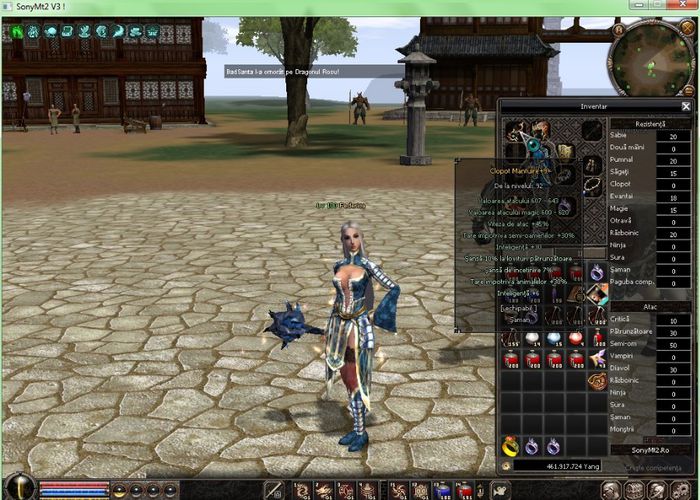Use the red potion in the quickbar

(464, 490)
